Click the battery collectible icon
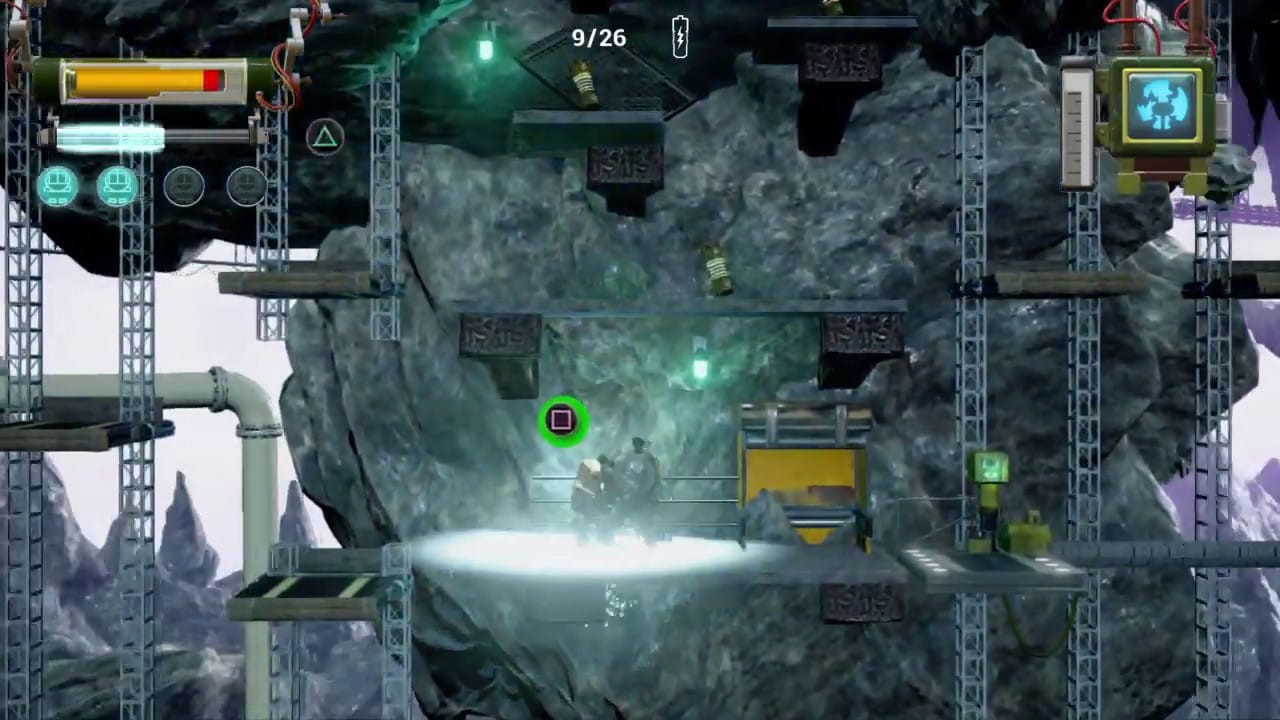The image size is (1280, 720). tap(680, 38)
